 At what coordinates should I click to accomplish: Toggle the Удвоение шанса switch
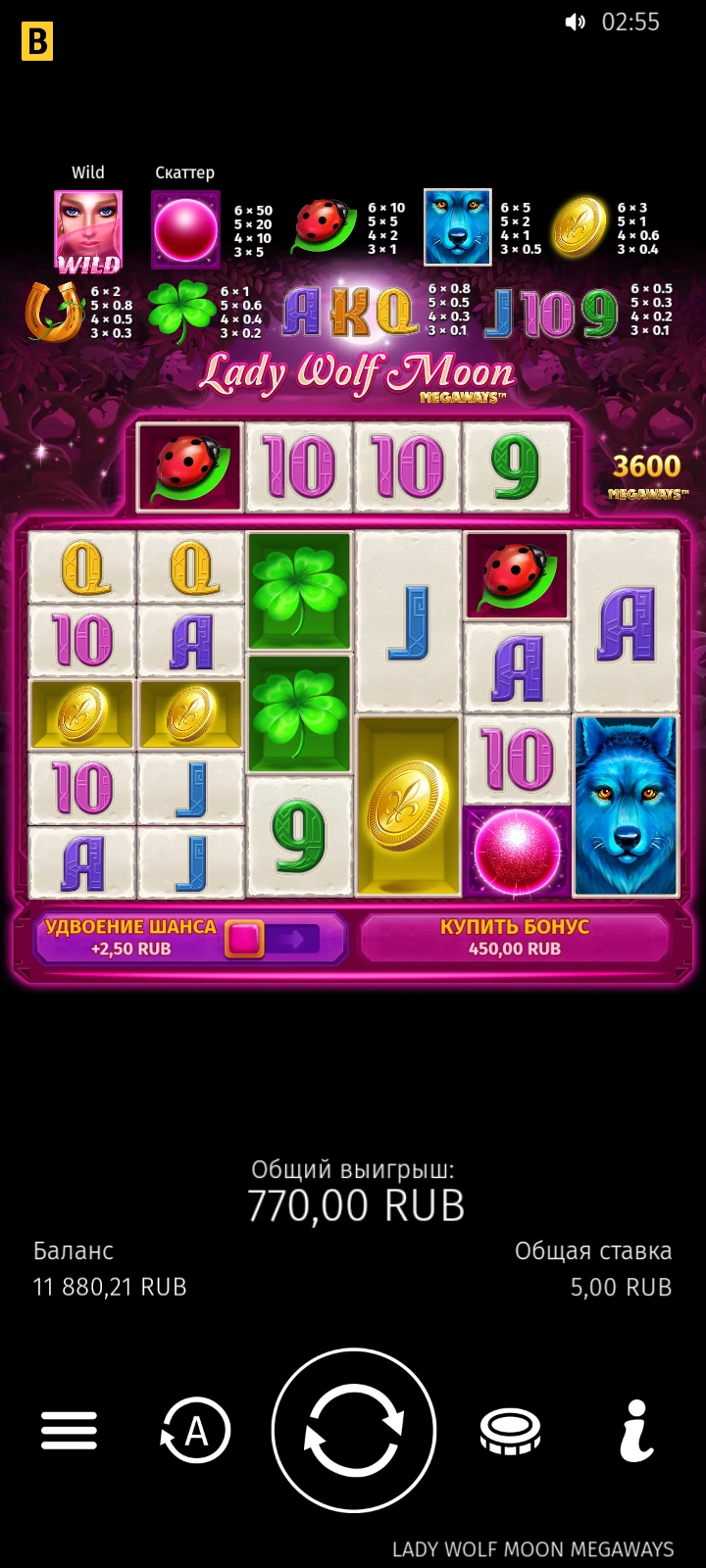click(273, 939)
